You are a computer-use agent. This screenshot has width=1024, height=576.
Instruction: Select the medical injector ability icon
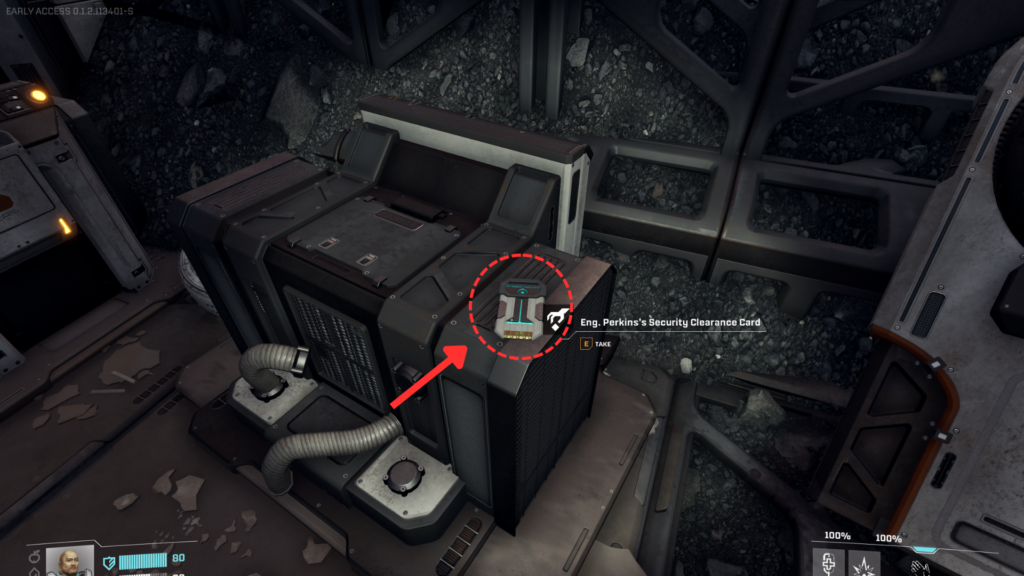(x=828, y=563)
